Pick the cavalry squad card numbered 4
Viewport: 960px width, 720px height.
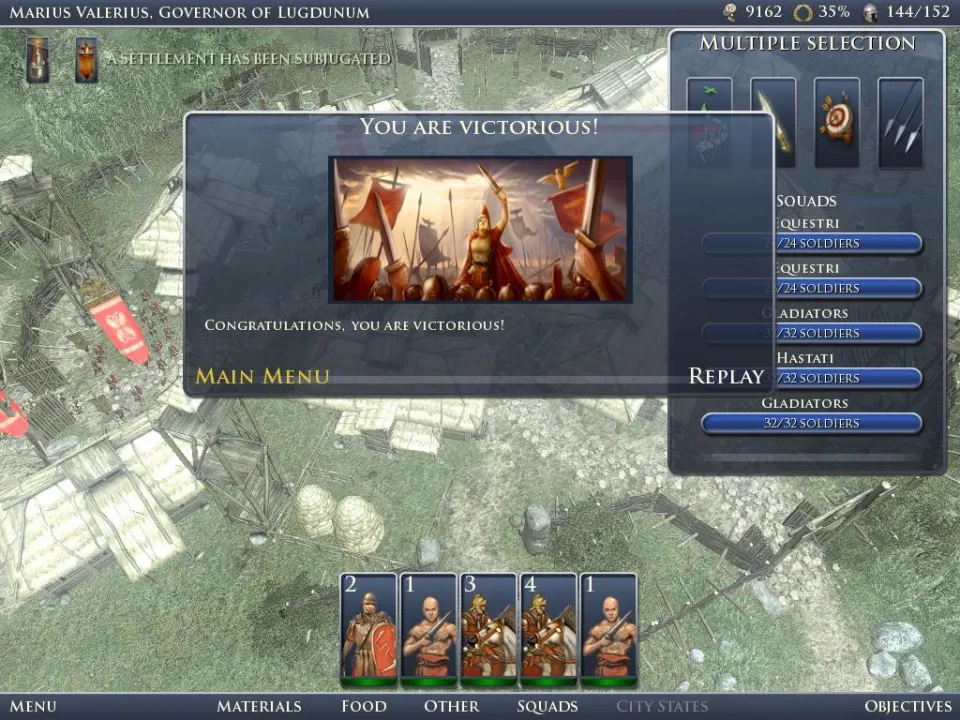pyautogui.click(x=548, y=628)
